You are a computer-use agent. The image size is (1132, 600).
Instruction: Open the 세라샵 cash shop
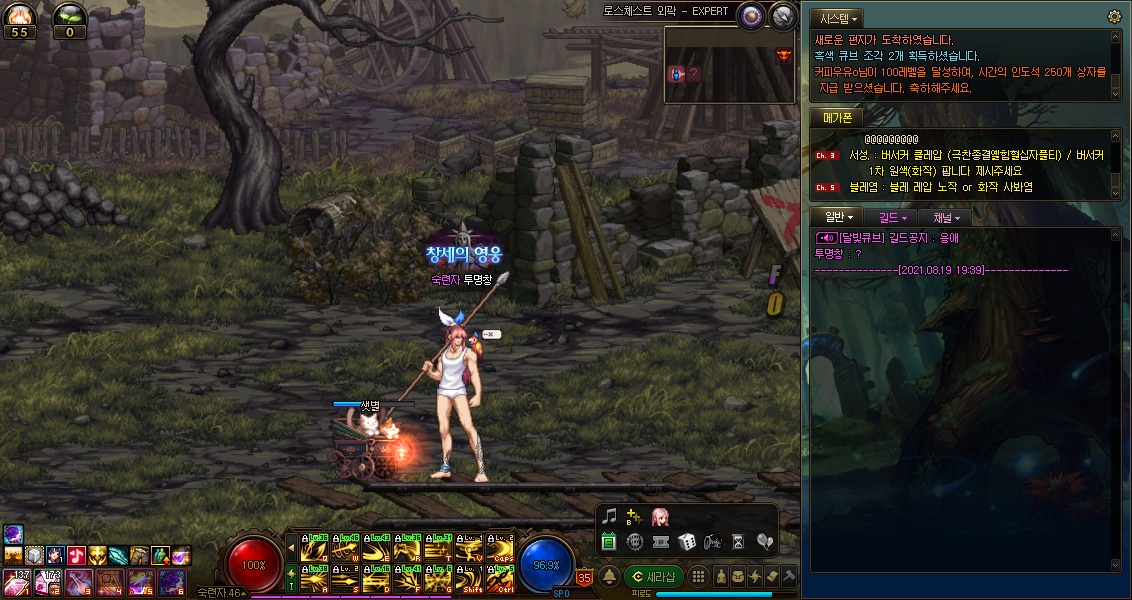coord(654,577)
